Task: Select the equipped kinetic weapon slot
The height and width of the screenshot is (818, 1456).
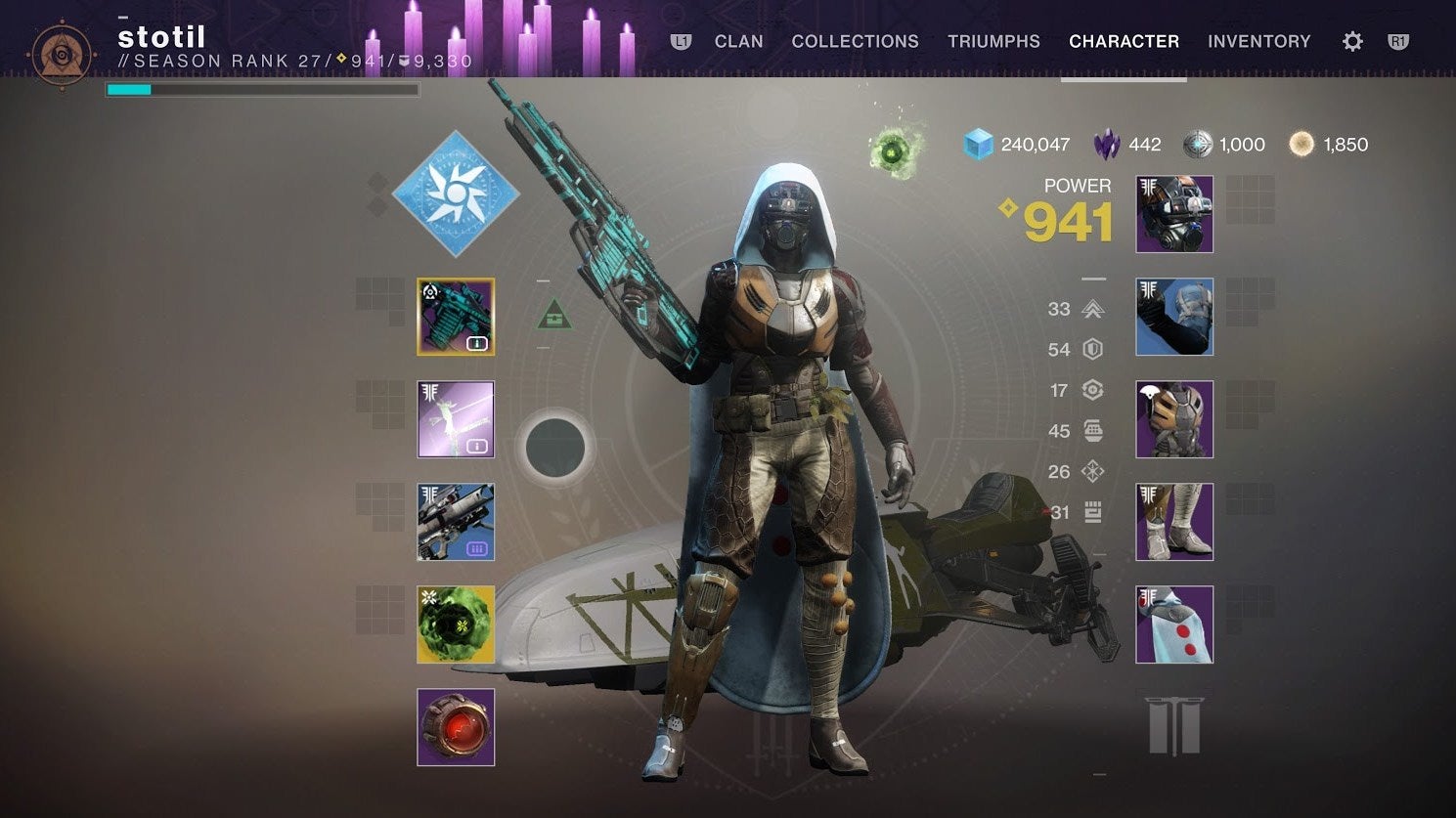Action: pyautogui.click(x=456, y=317)
